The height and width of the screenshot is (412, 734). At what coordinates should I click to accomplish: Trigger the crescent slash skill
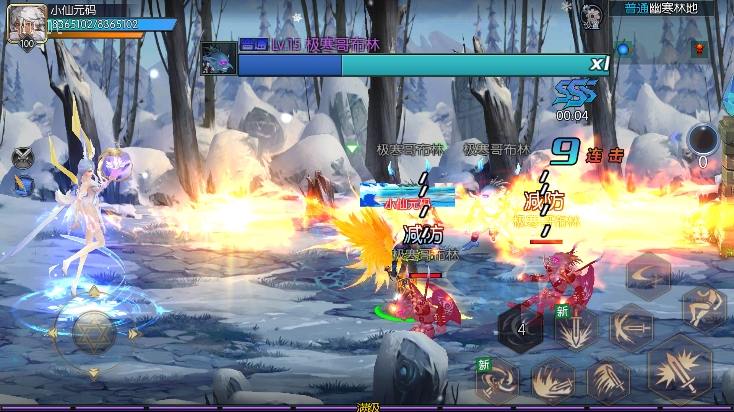(648, 273)
